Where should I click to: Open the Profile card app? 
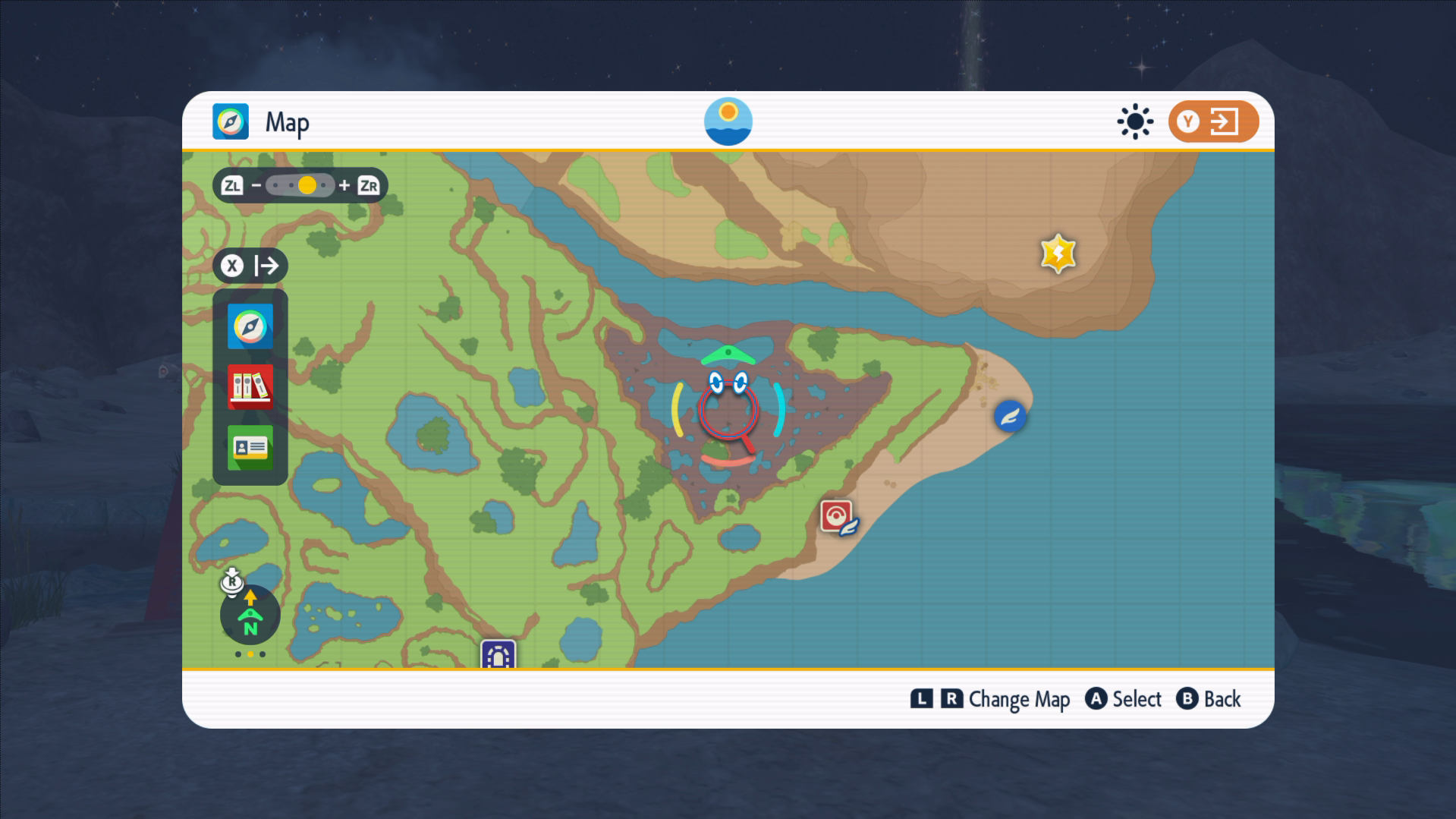(250, 447)
